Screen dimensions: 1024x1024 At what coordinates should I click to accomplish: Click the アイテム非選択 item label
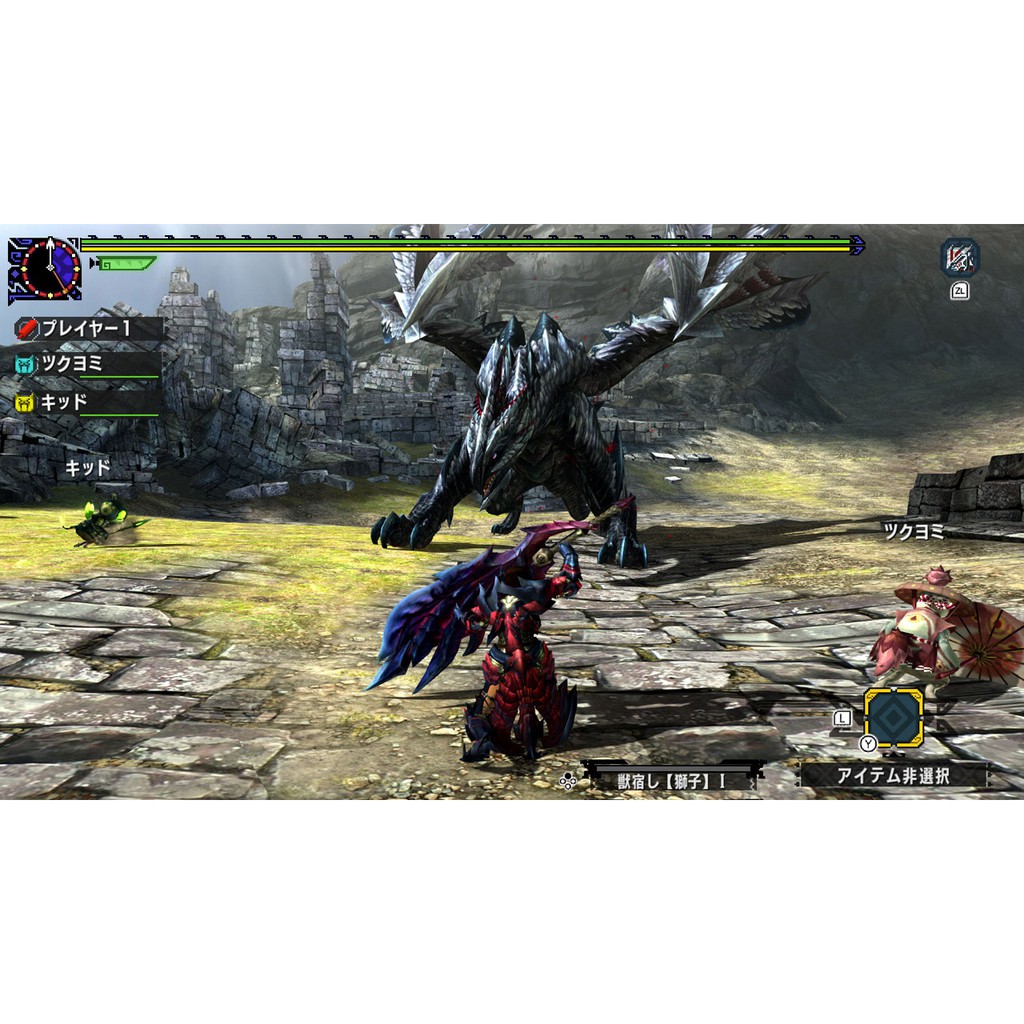pos(893,775)
